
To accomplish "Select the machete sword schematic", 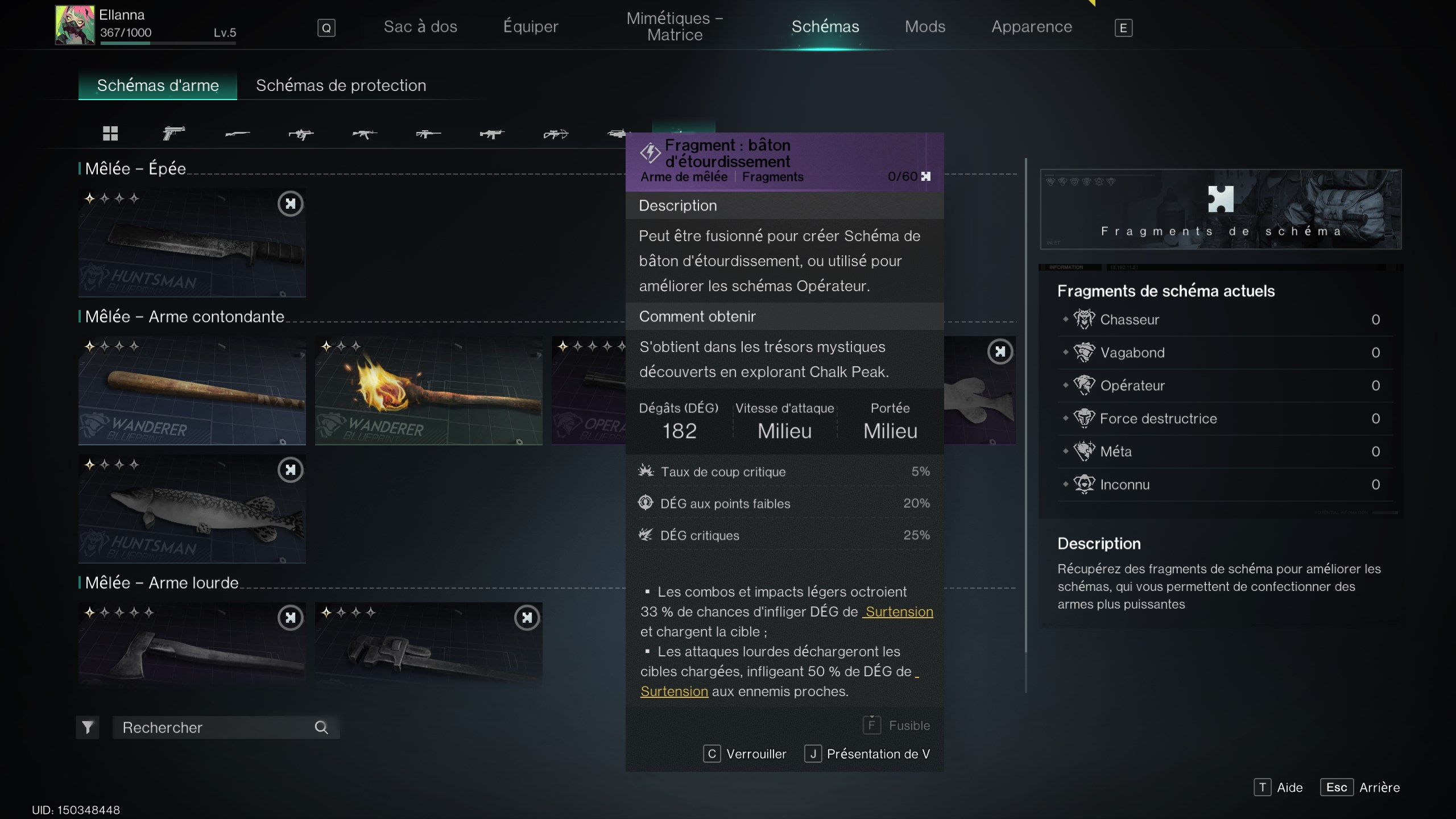I will (192, 243).
